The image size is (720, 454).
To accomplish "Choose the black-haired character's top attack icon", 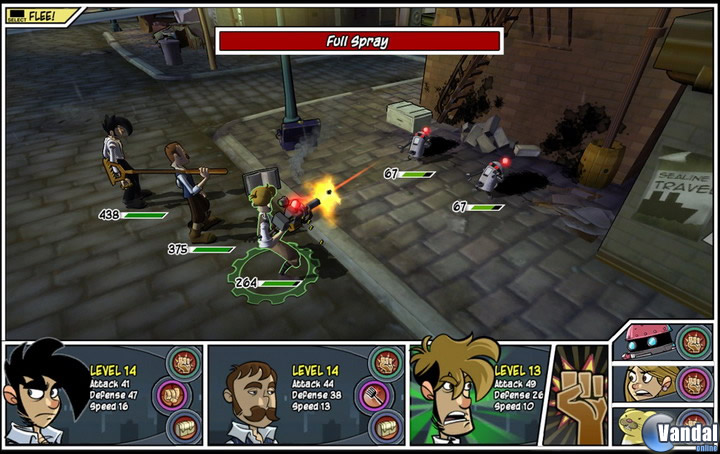I will [183, 362].
